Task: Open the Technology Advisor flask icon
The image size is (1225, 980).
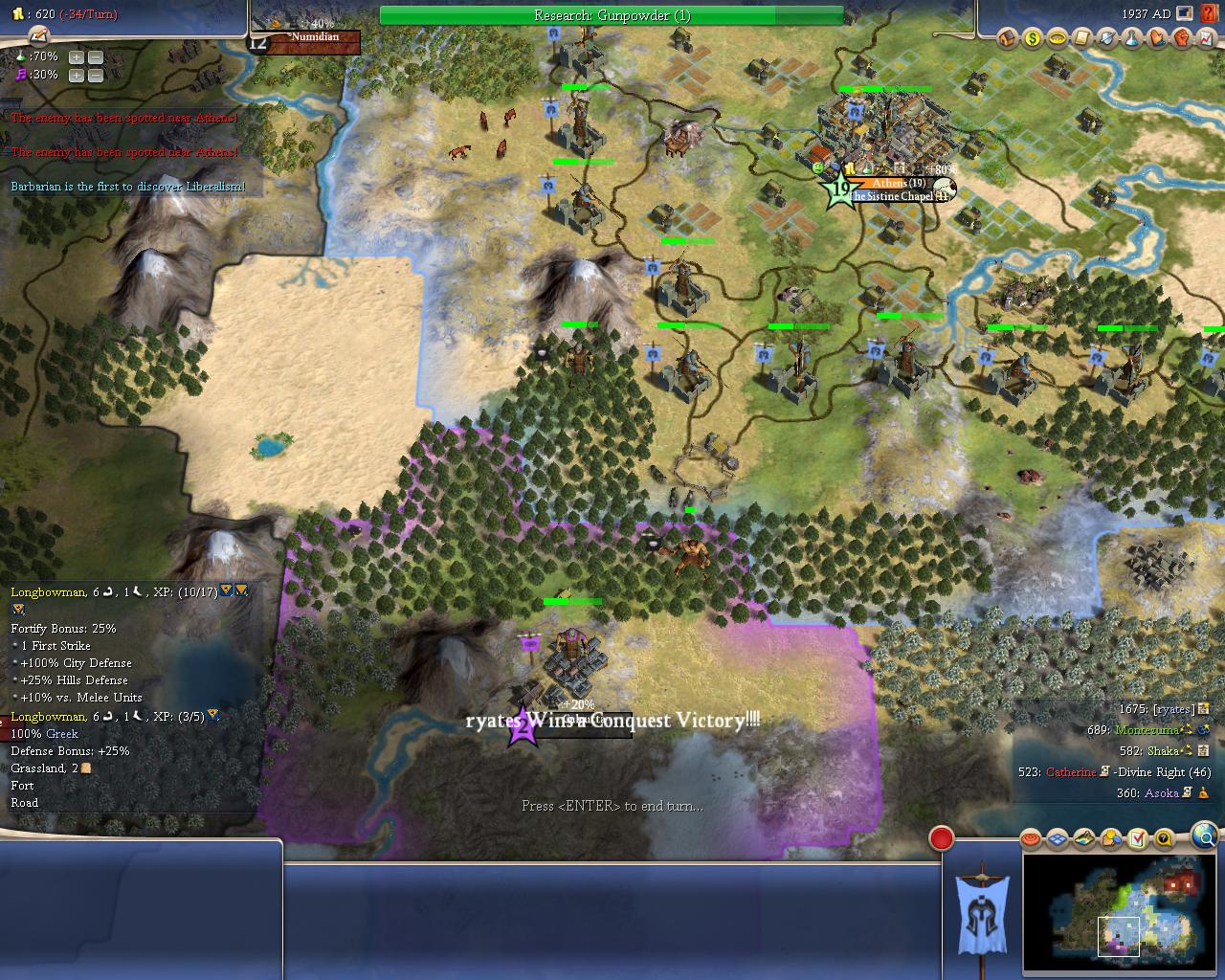Action: [x=1132, y=38]
